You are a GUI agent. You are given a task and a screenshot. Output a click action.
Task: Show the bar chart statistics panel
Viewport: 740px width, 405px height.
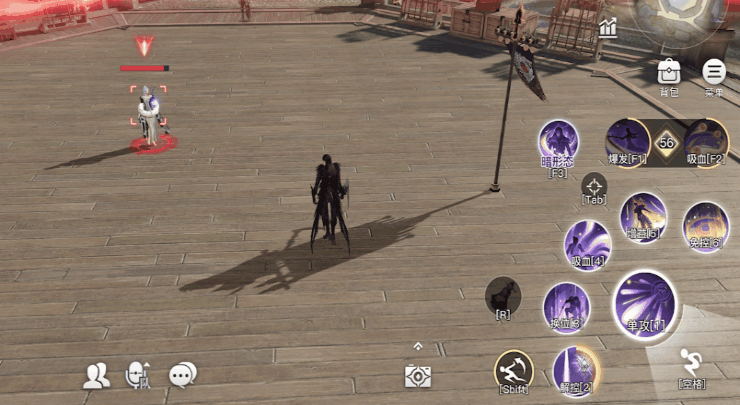[608, 29]
